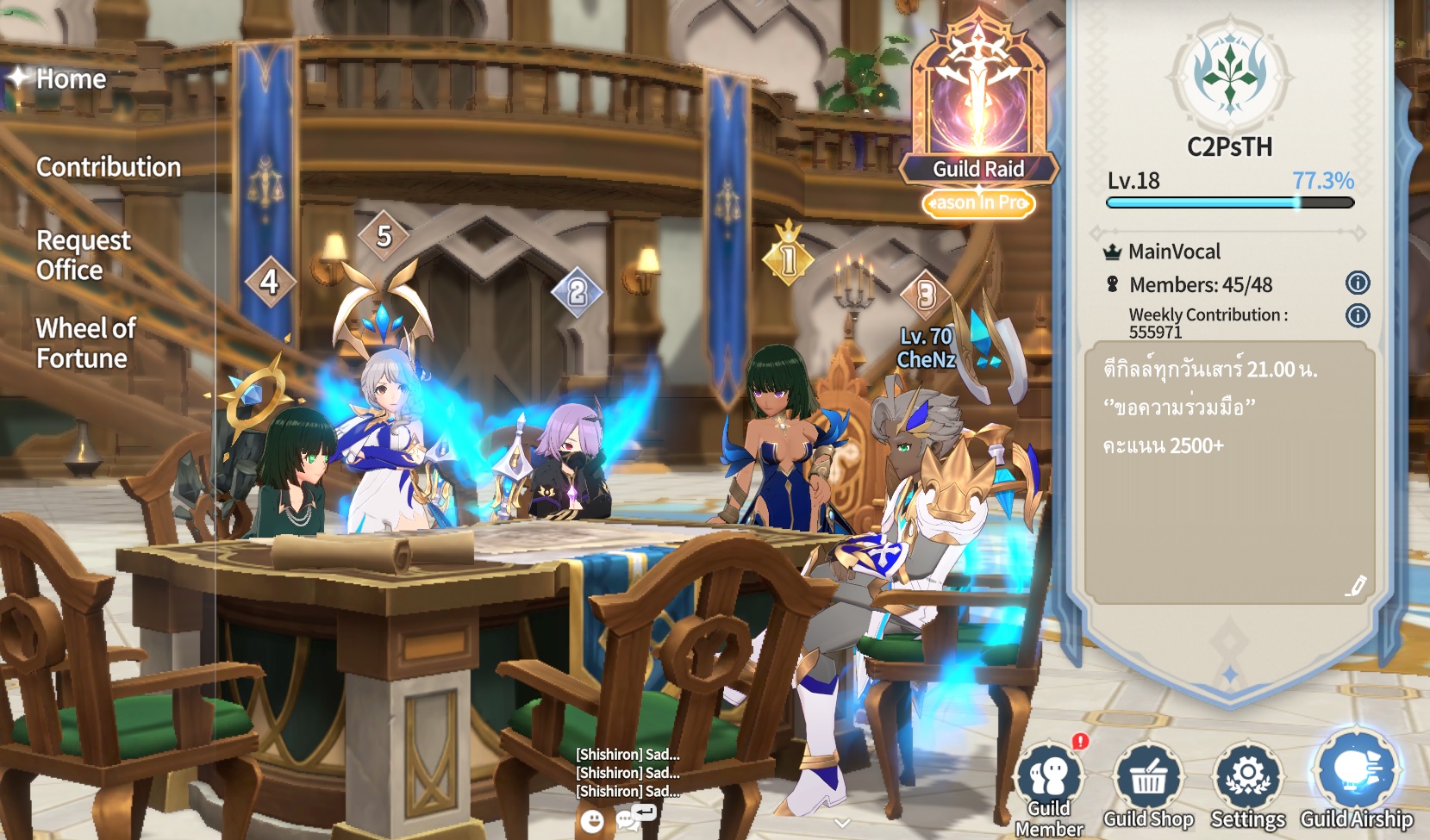
Task: Tap the C2PsTH guild emblem
Action: [1230, 75]
